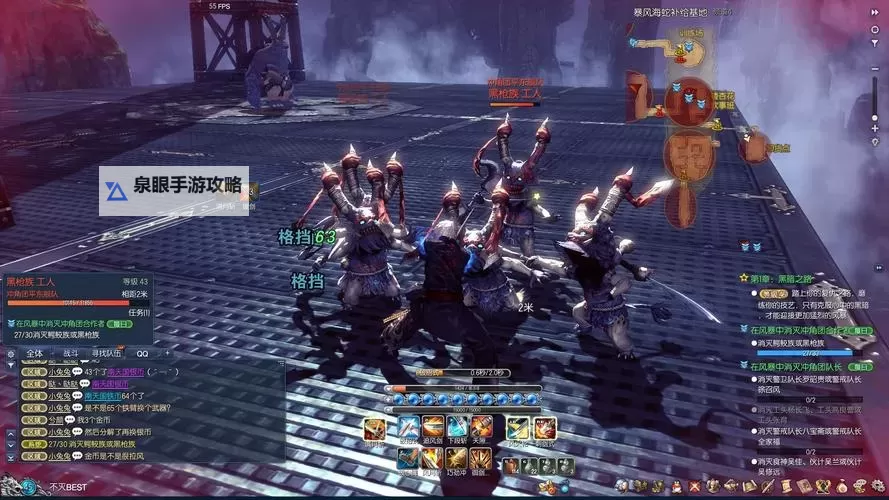Add a new chat tab with plus
Viewport: 889px width, 500px height.
(x=166, y=353)
